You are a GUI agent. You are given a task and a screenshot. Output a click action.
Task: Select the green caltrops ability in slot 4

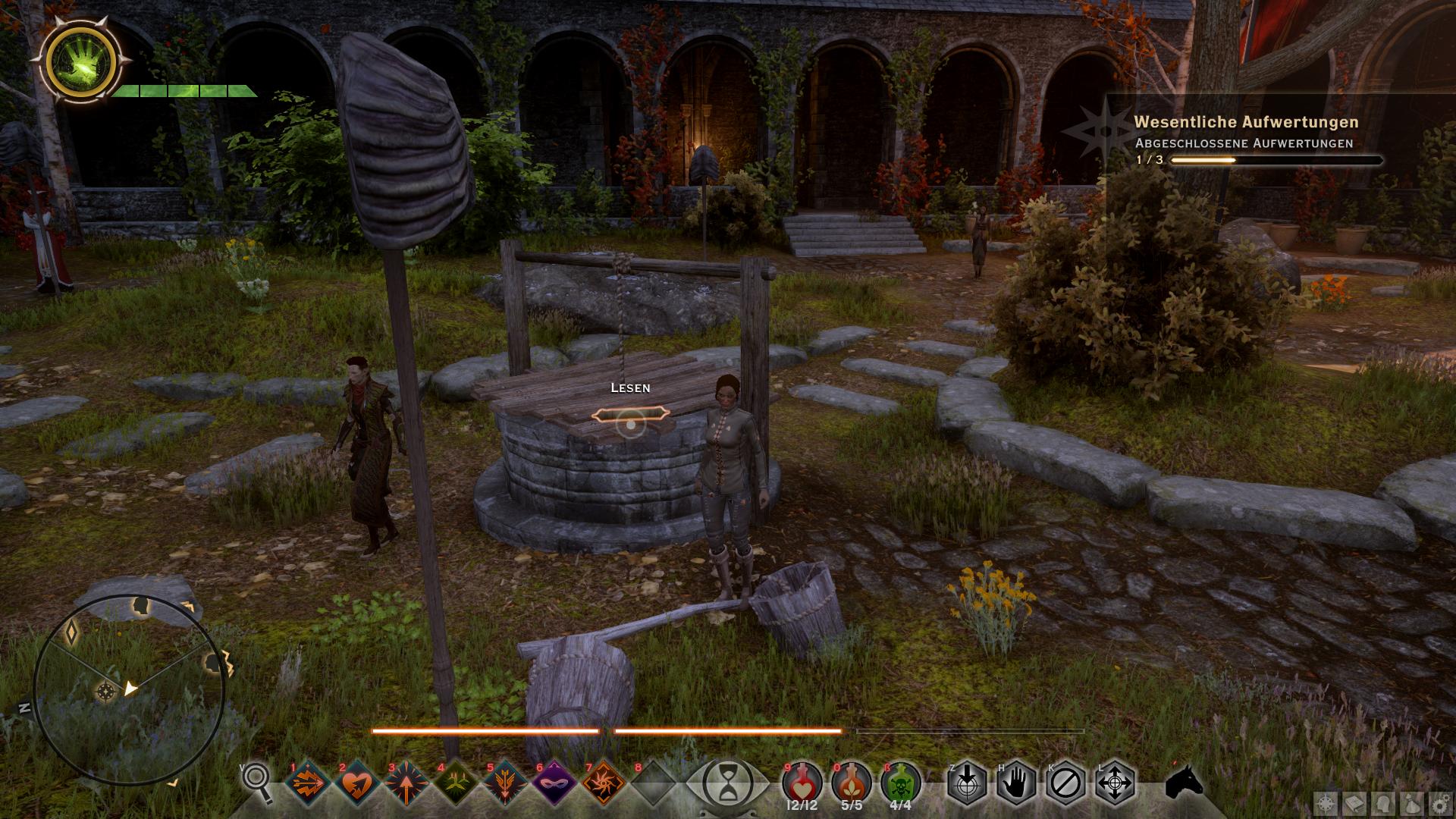(457, 783)
